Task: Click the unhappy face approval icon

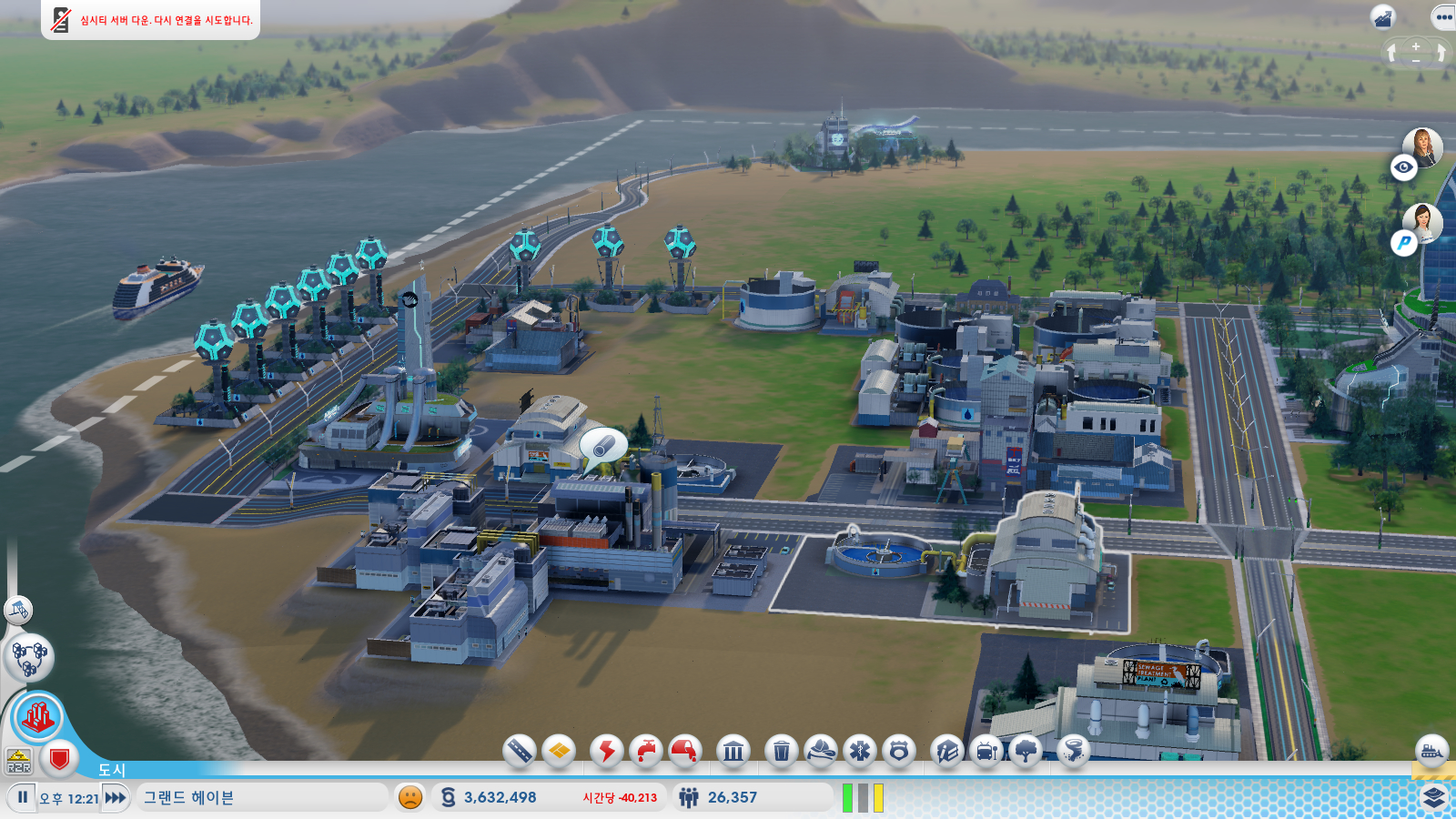Action: 410,797
